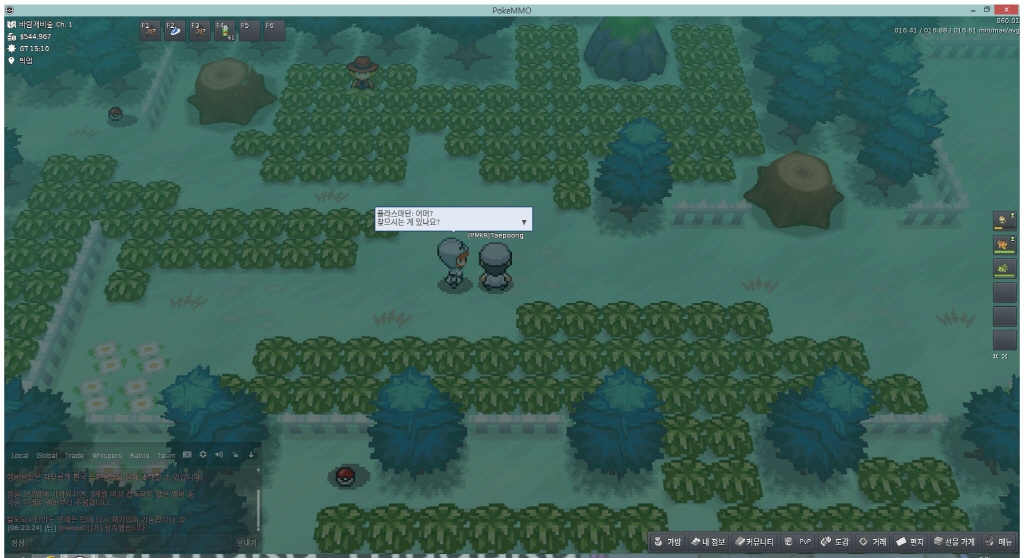
Task: Open the 선물 가게 gift shop
Action: coord(955,542)
